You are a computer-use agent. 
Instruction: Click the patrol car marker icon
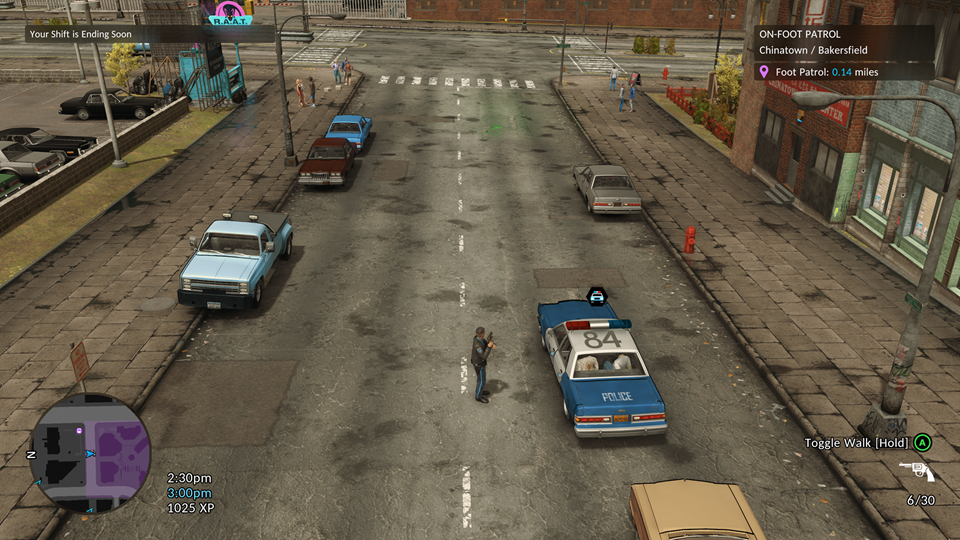[597, 295]
